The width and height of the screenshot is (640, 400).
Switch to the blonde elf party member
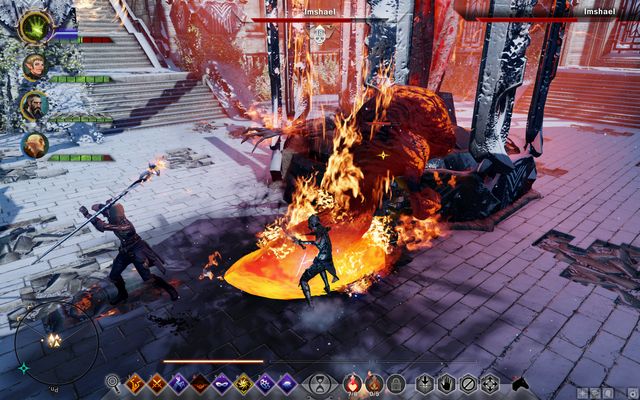tap(35, 67)
